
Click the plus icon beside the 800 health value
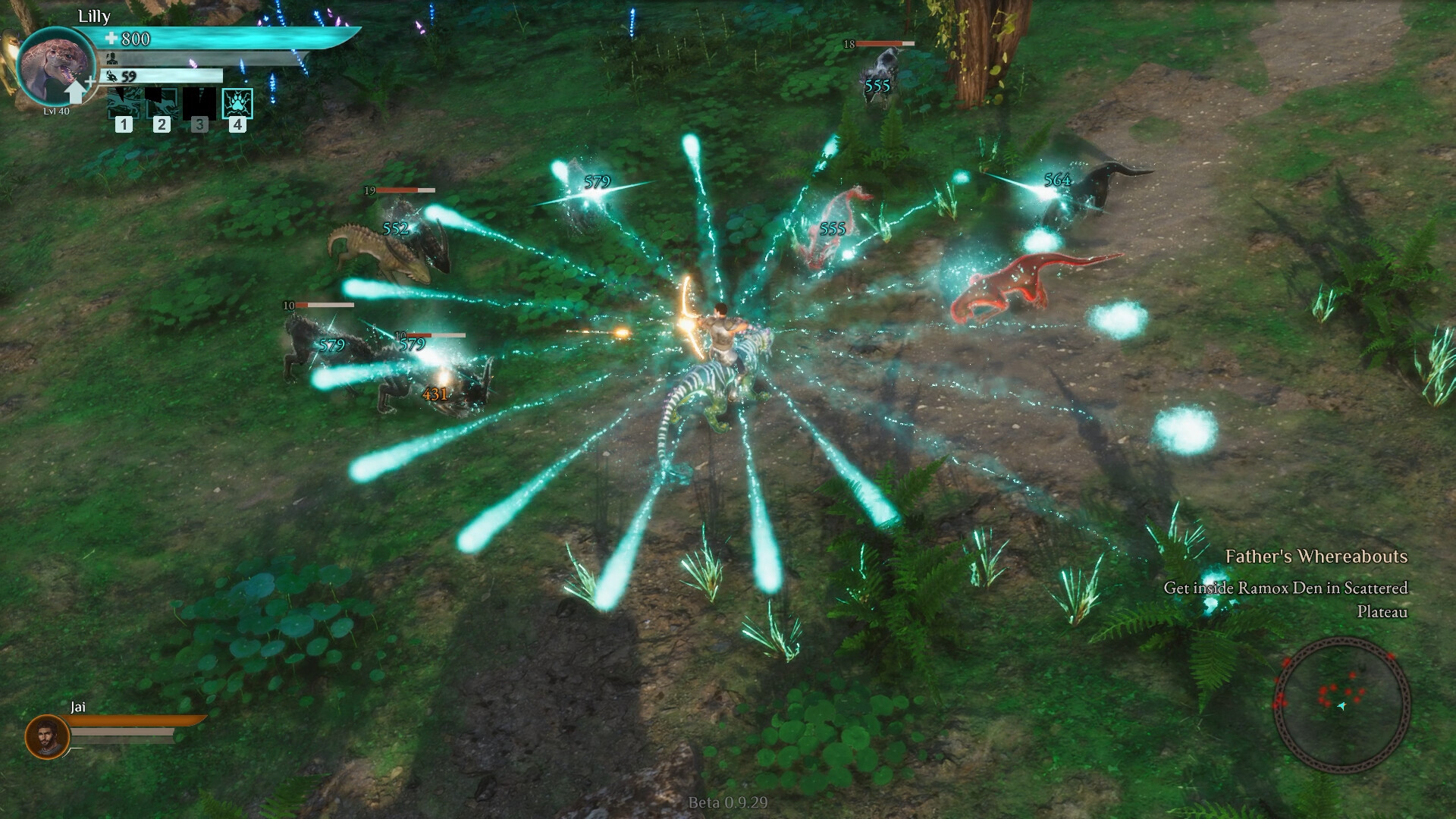tap(111, 38)
